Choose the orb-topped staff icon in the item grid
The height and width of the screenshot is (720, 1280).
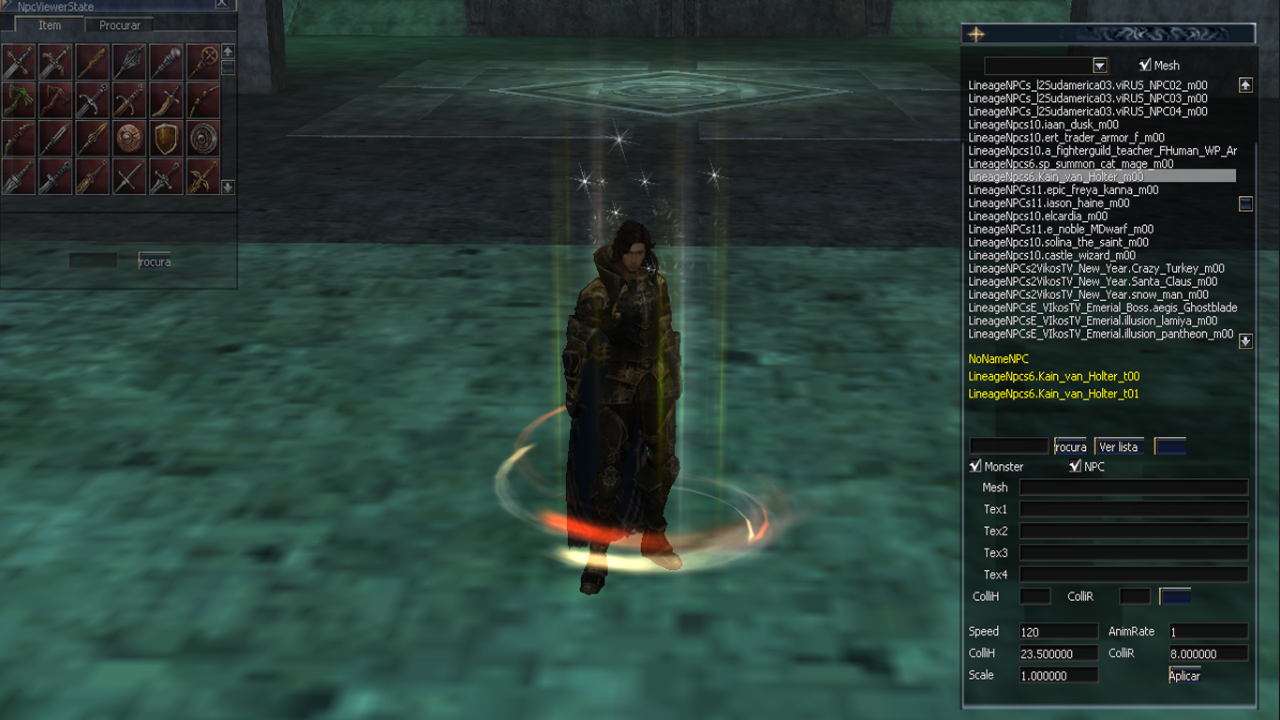165,62
